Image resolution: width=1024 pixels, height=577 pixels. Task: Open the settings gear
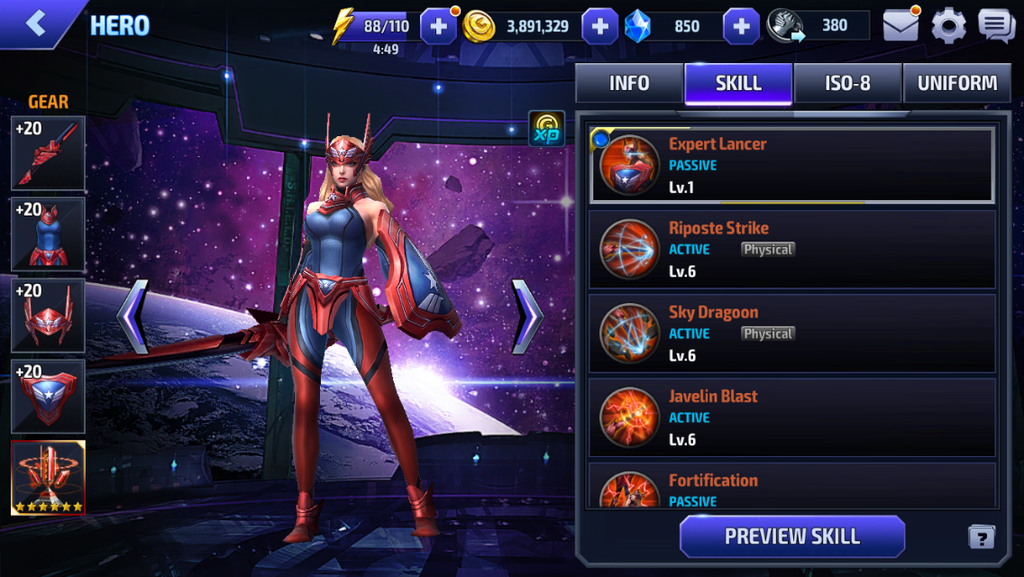tap(948, 26)
